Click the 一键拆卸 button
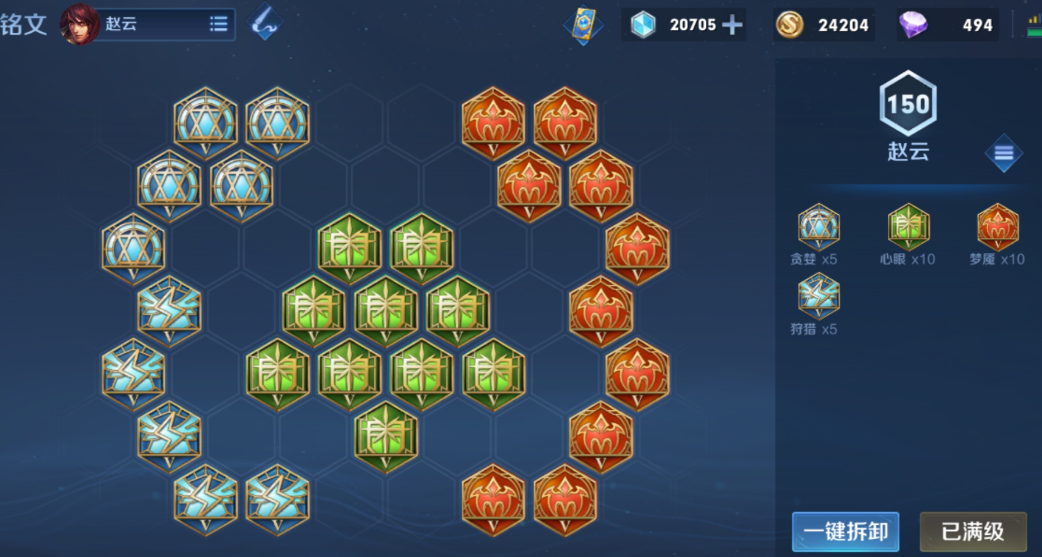Viewport: 1042px width, 557px height. [x=845, y=532]
